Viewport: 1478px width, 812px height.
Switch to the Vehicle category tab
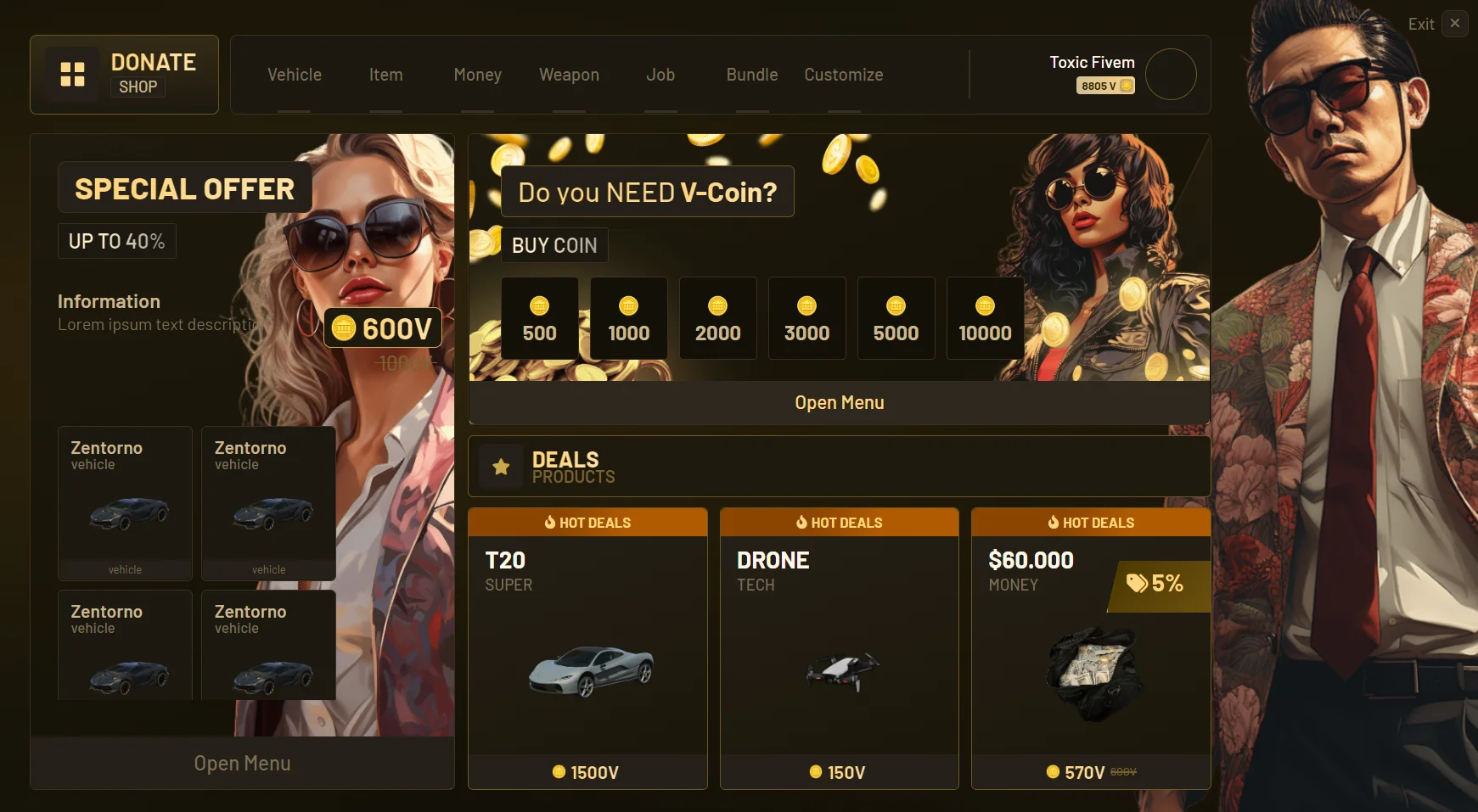tap(294, 76)
